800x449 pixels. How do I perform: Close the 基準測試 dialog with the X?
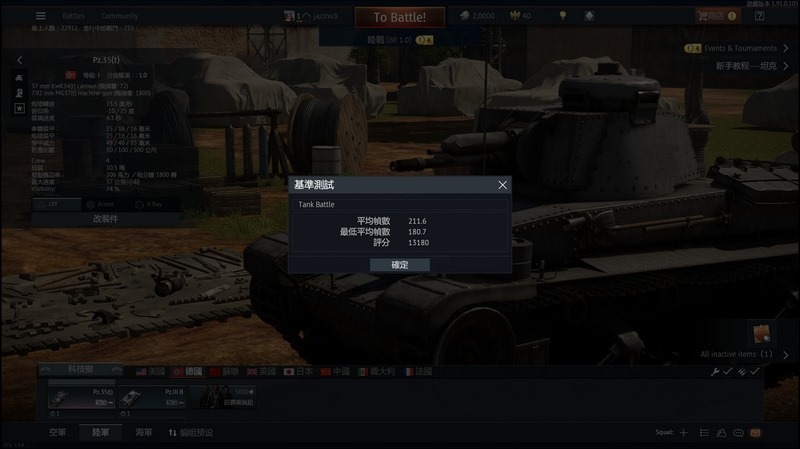click(x=502, y=185)
